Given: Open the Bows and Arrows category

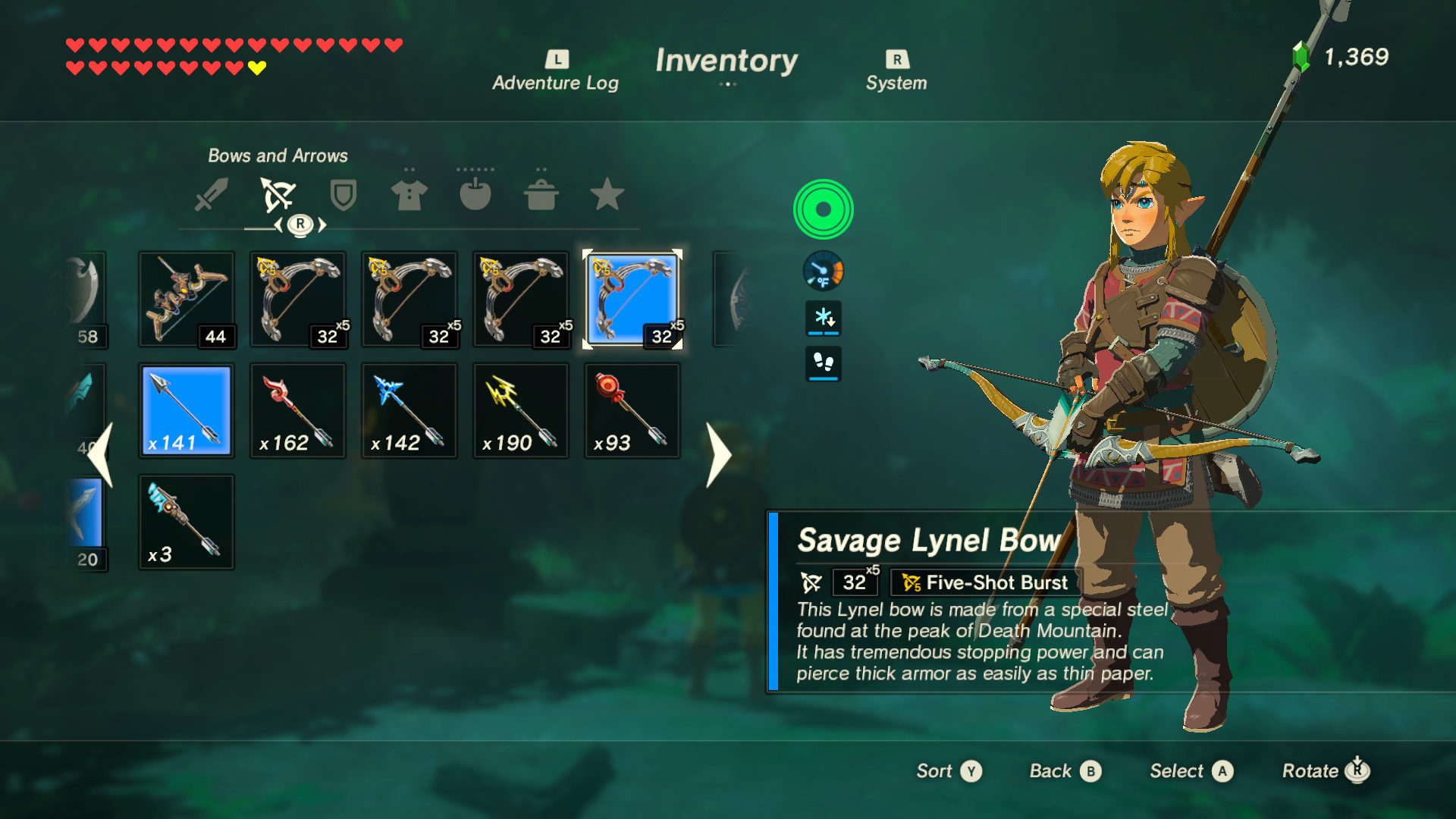Looking at the screenshot, I should [x=277, y=195].
